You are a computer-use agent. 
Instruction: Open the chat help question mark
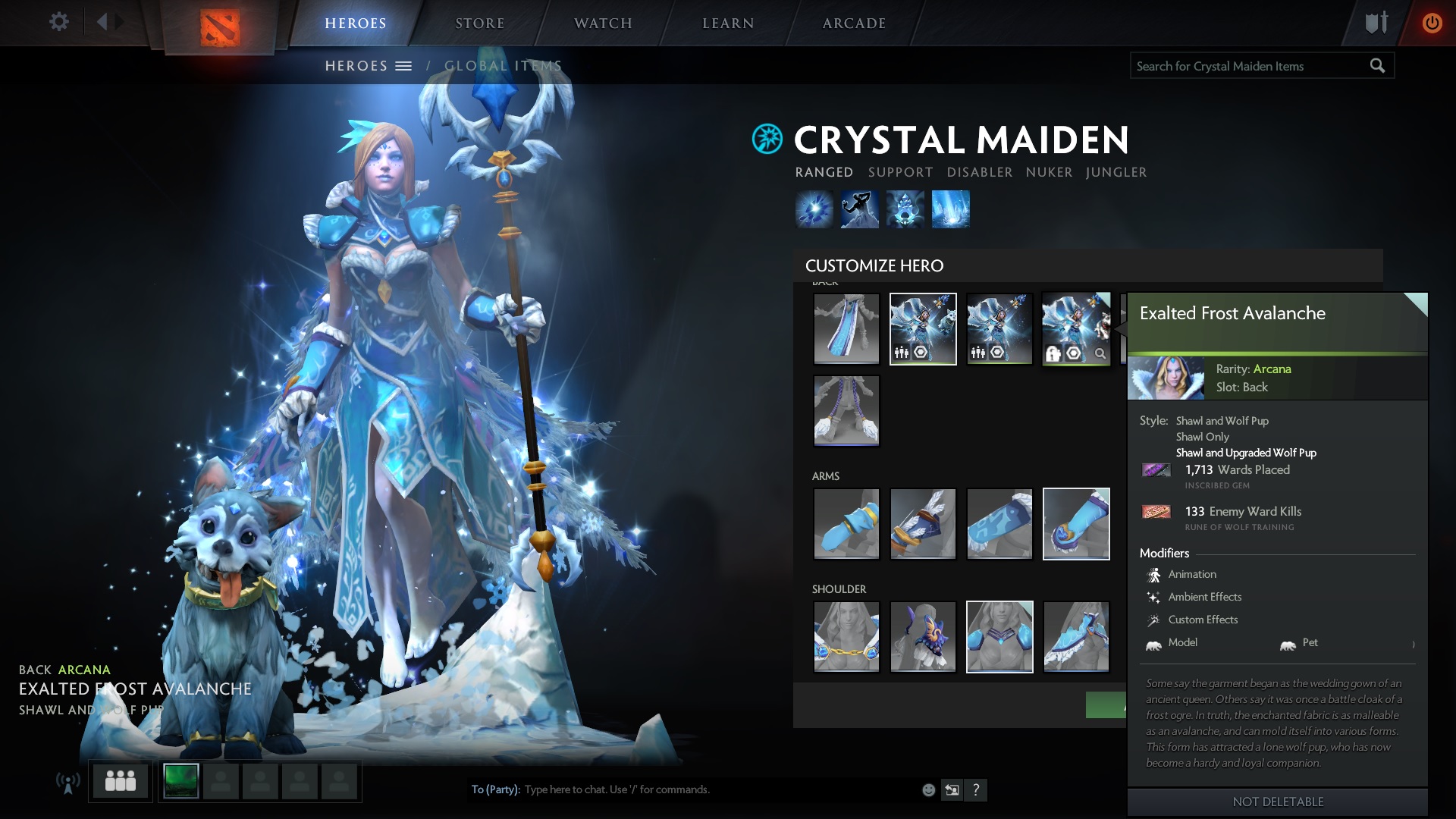976,790
